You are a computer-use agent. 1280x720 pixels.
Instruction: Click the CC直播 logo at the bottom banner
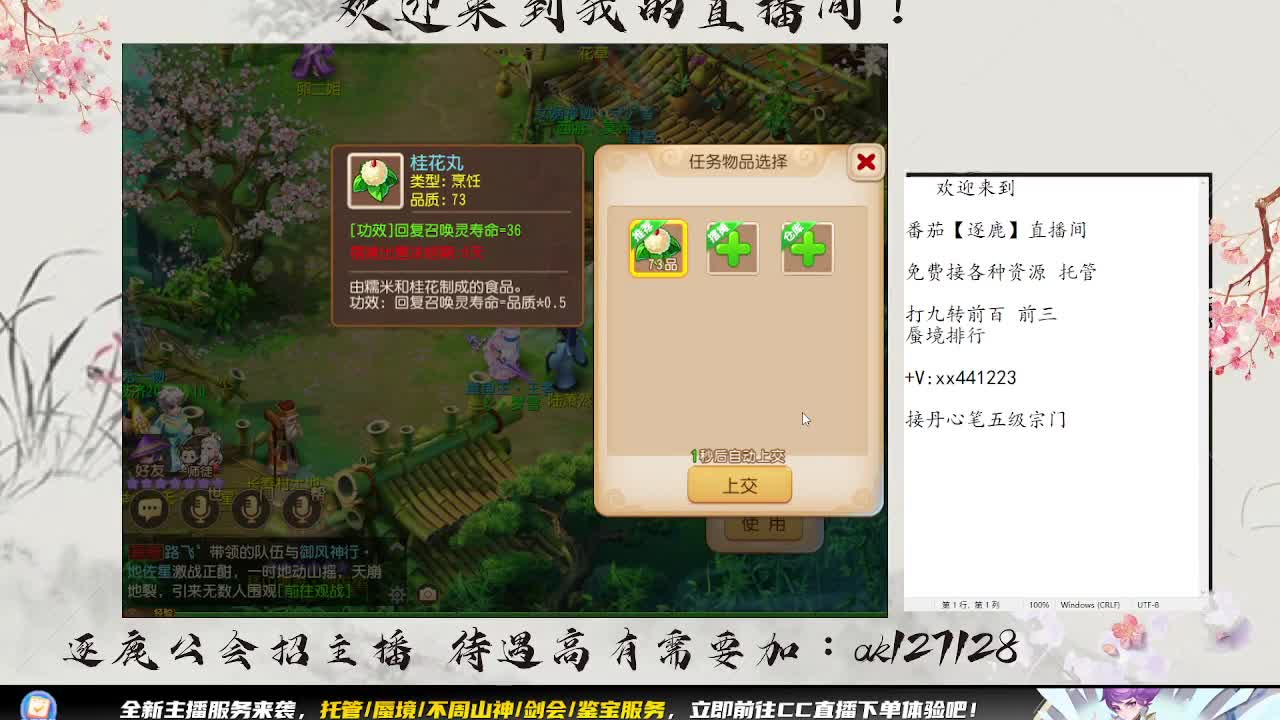click(40, 705)
